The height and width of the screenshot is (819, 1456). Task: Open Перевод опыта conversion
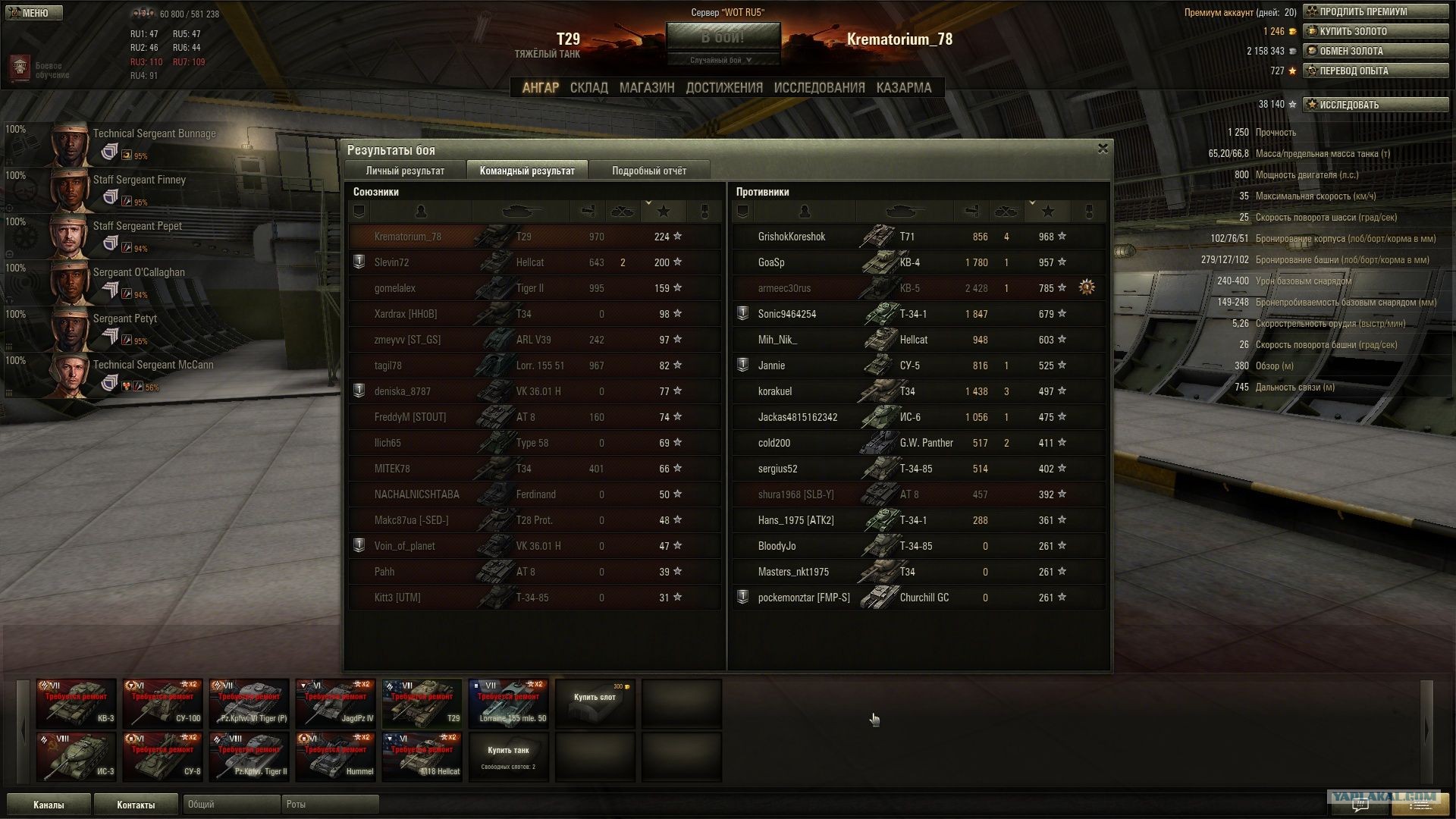[1375, 71]
